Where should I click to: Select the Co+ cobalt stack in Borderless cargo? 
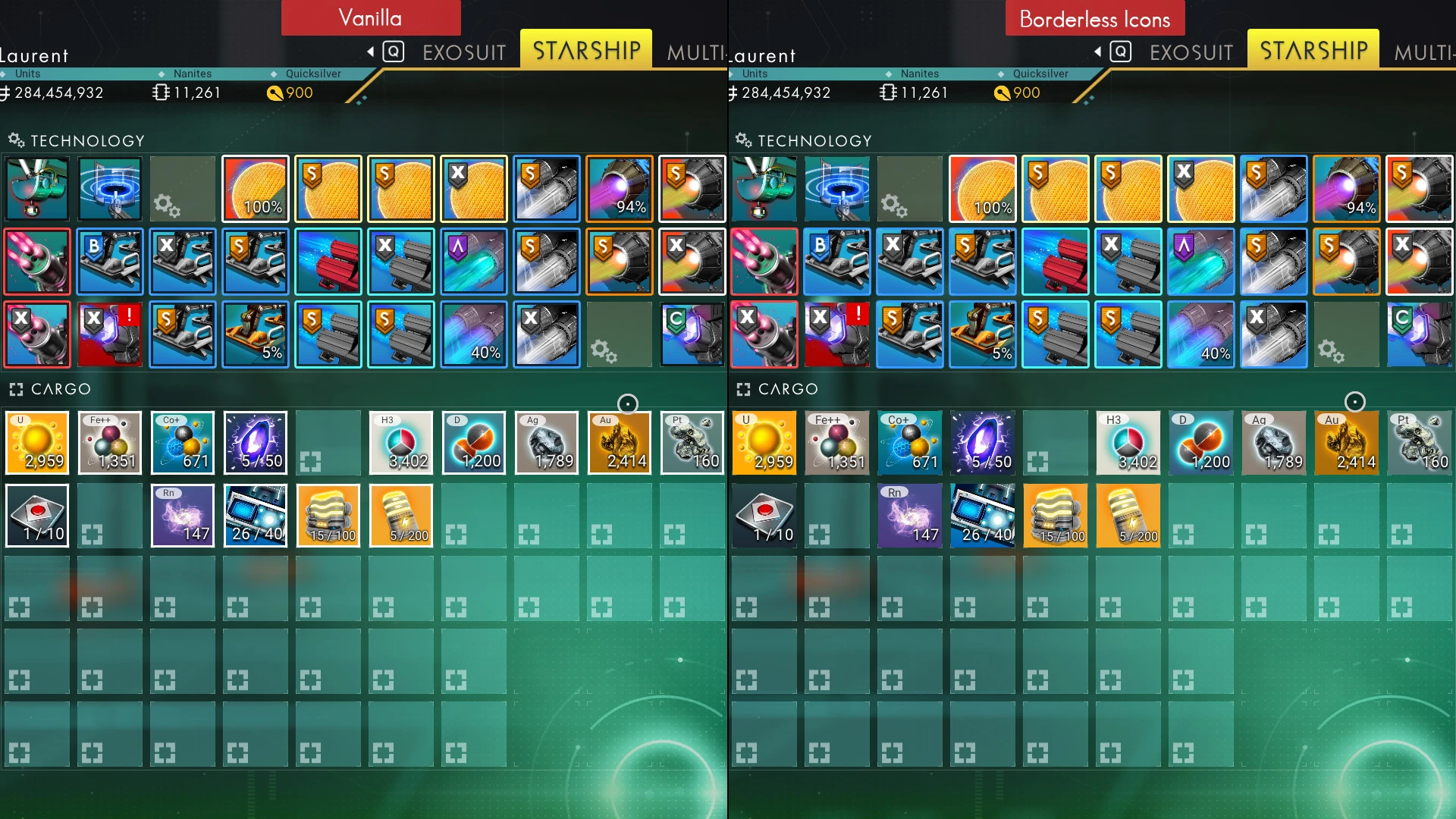point(910,443)
